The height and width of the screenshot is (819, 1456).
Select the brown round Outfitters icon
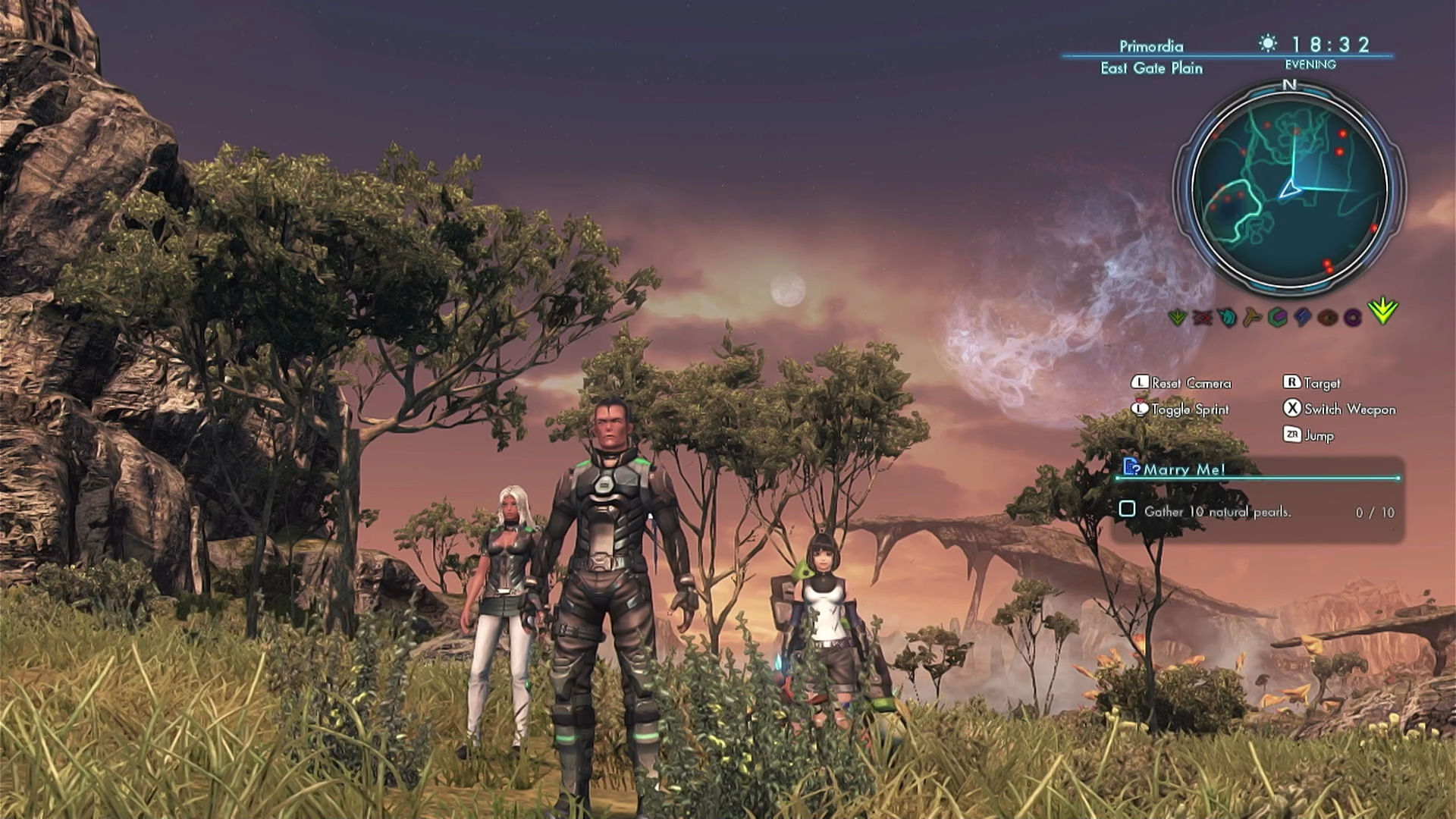click(1328, 317)
